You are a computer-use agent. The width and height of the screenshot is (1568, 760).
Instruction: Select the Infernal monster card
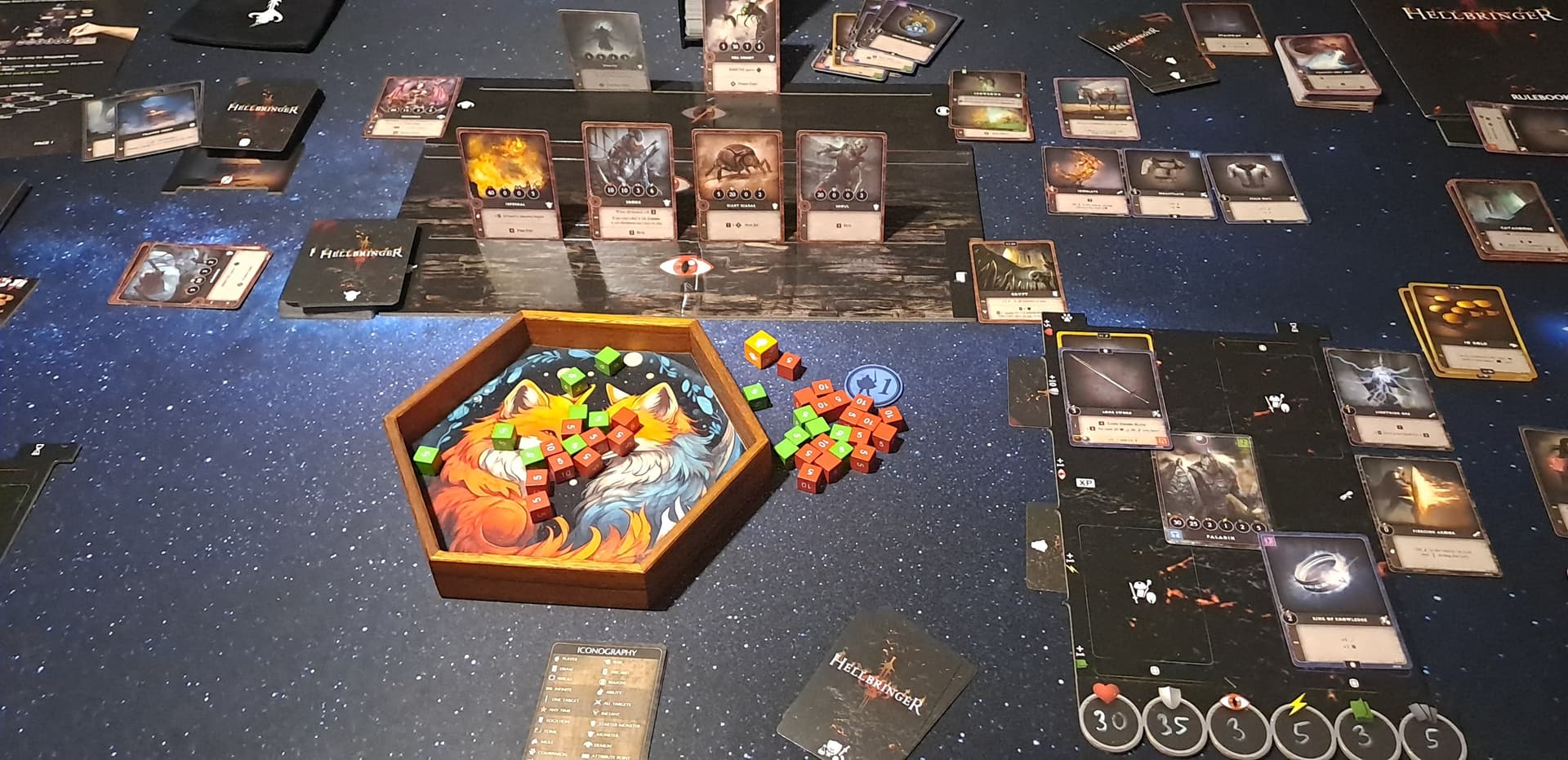click(x=507, y=184)
